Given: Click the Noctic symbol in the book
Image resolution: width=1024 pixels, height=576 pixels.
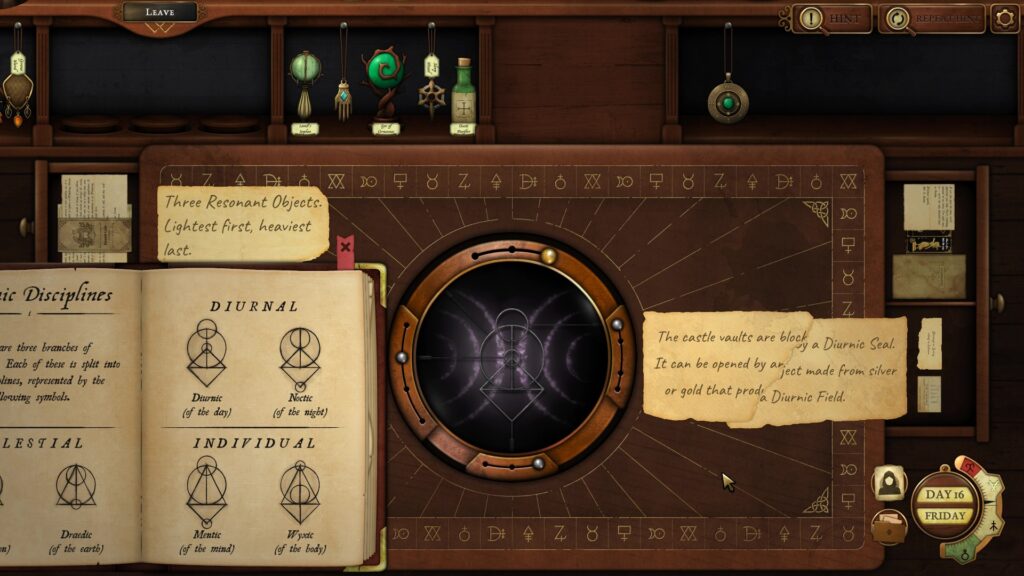Looking at the screenshot, I should point(299,360).
